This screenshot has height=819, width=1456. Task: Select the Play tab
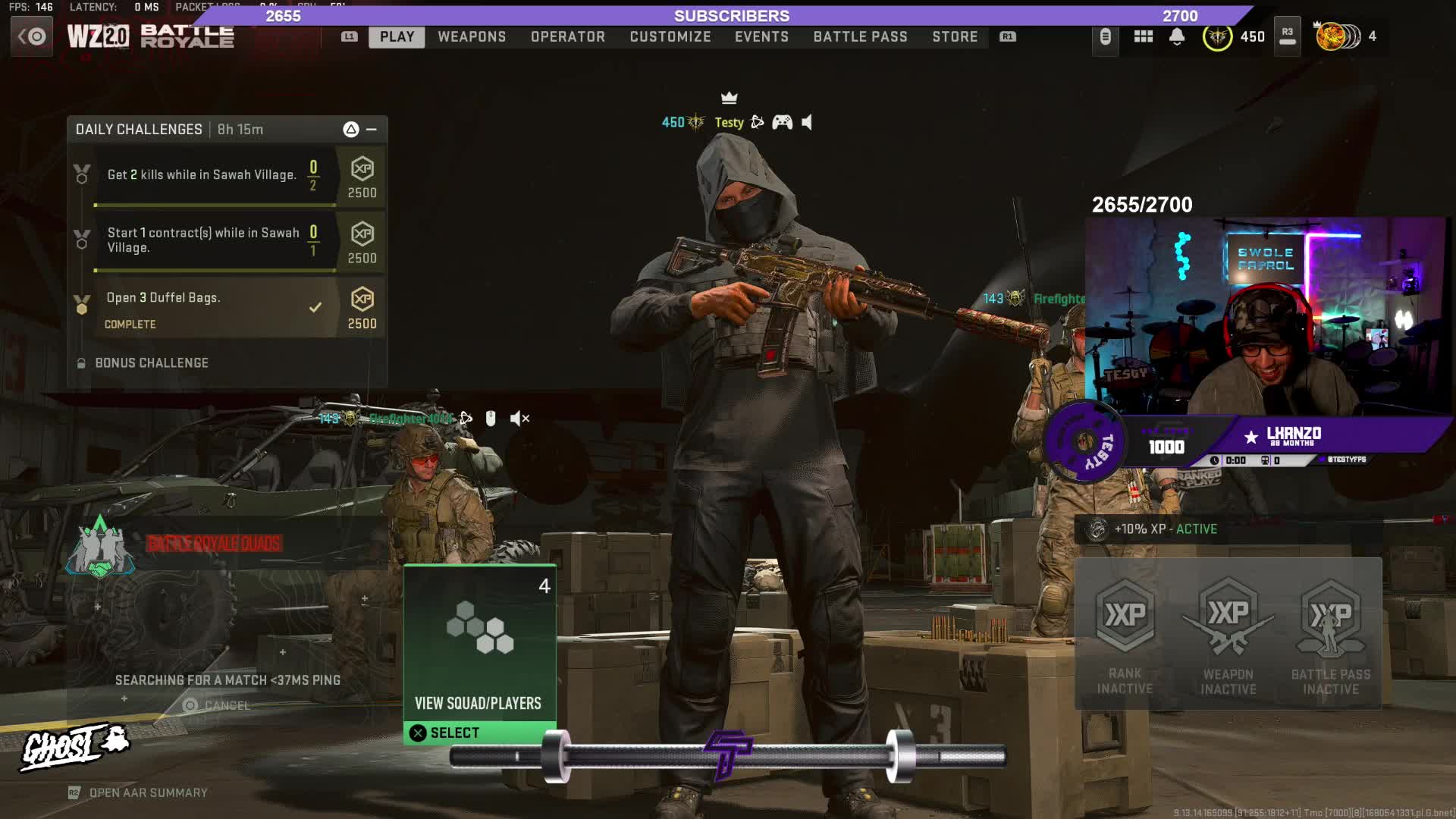(x=397, y=36)
